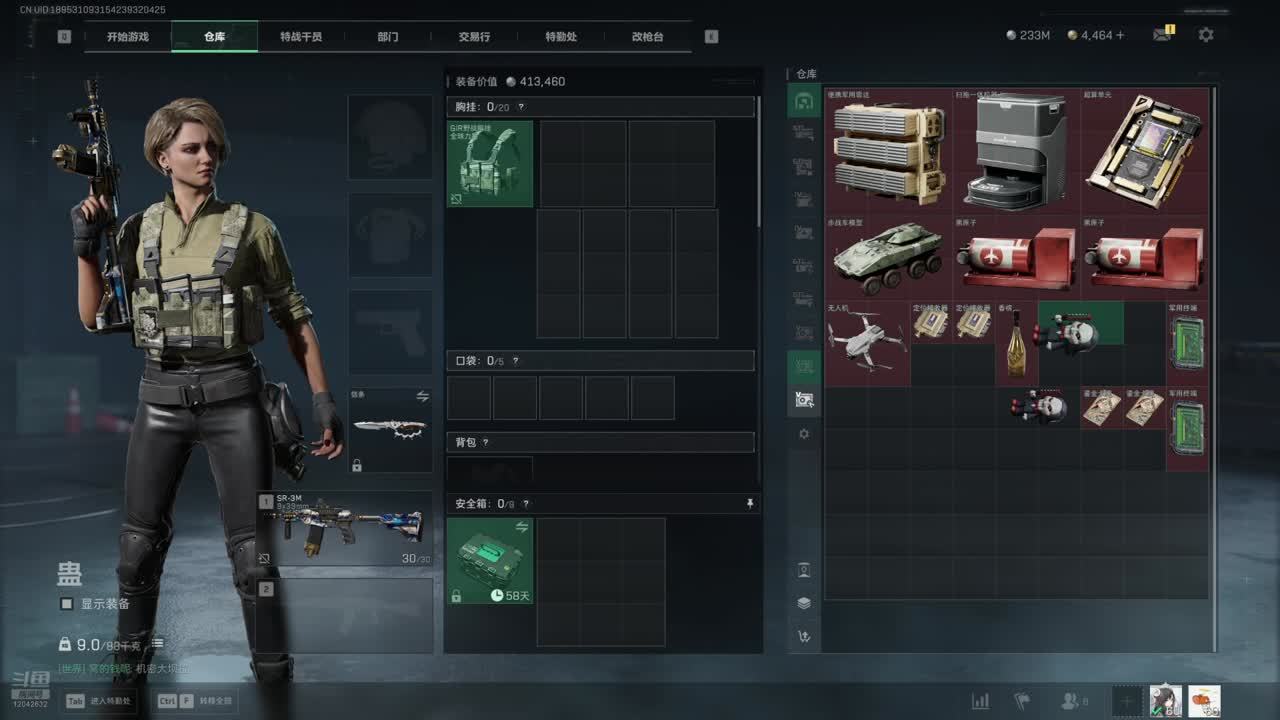Select the portable military radar item
The height and width of the screenshot is (720, 1280).
[889, 151]
